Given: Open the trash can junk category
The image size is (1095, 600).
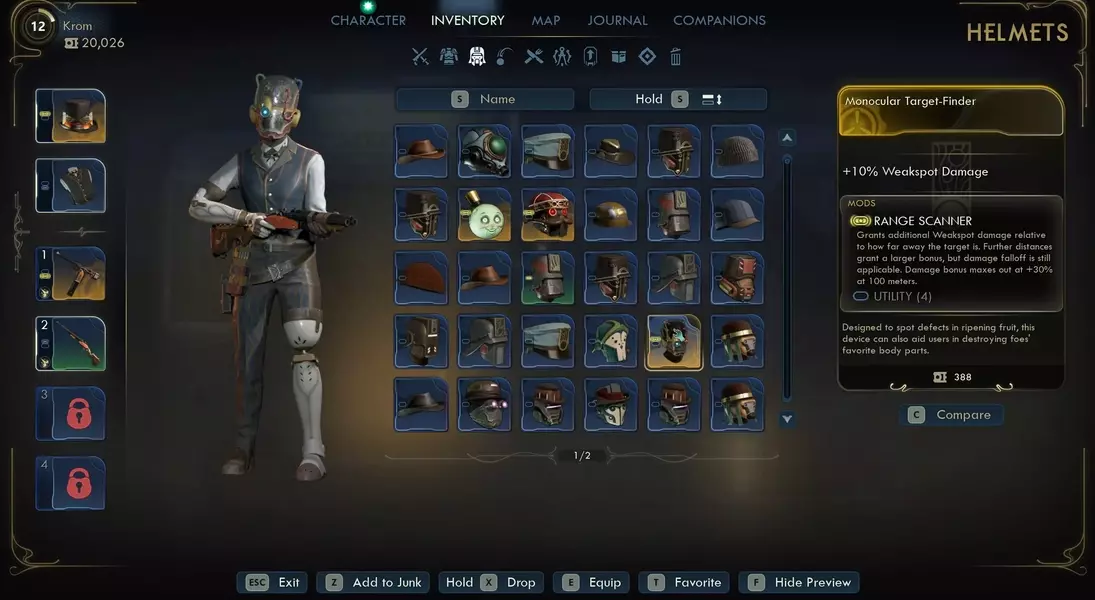Looking at the screenshot, I should pyautogui.click(x=676, y=57).
